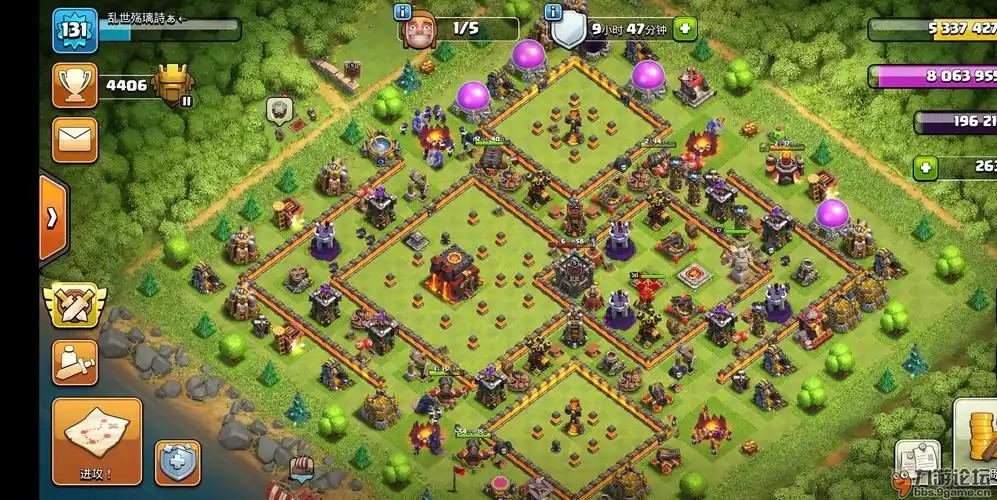Open the player profile level 131 badge

pos(75,31)
